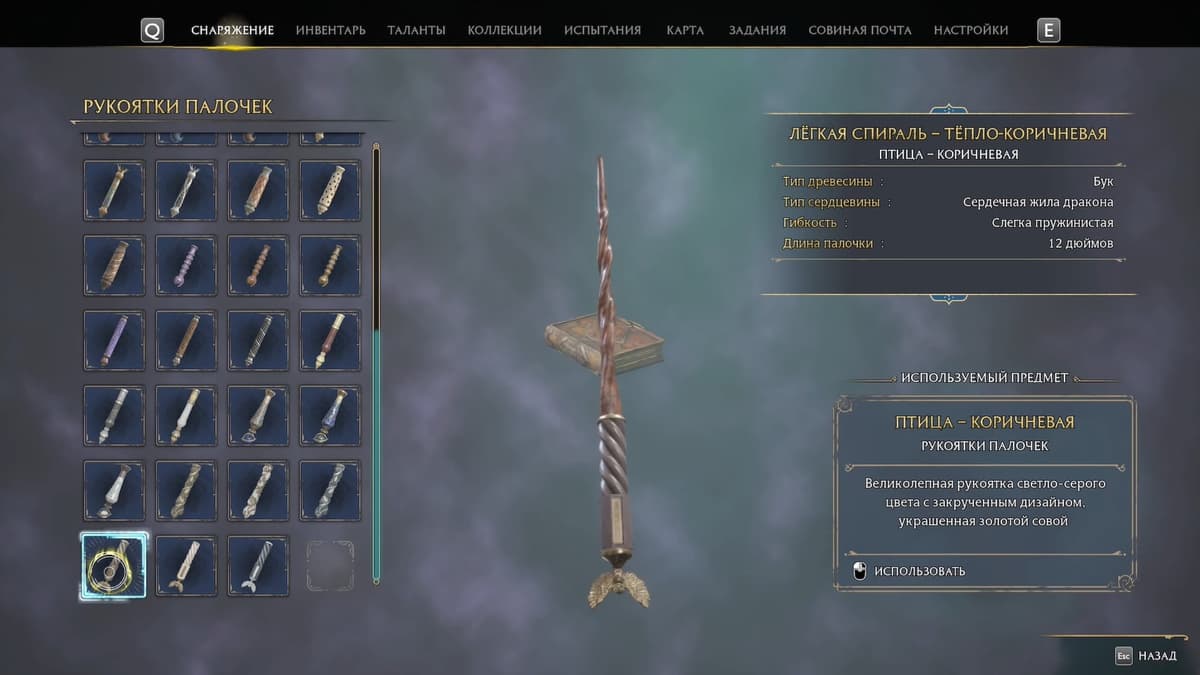Open the Задания tab
The width and height of the screenshot is (1200, 675).
click(x=757, y=30)
